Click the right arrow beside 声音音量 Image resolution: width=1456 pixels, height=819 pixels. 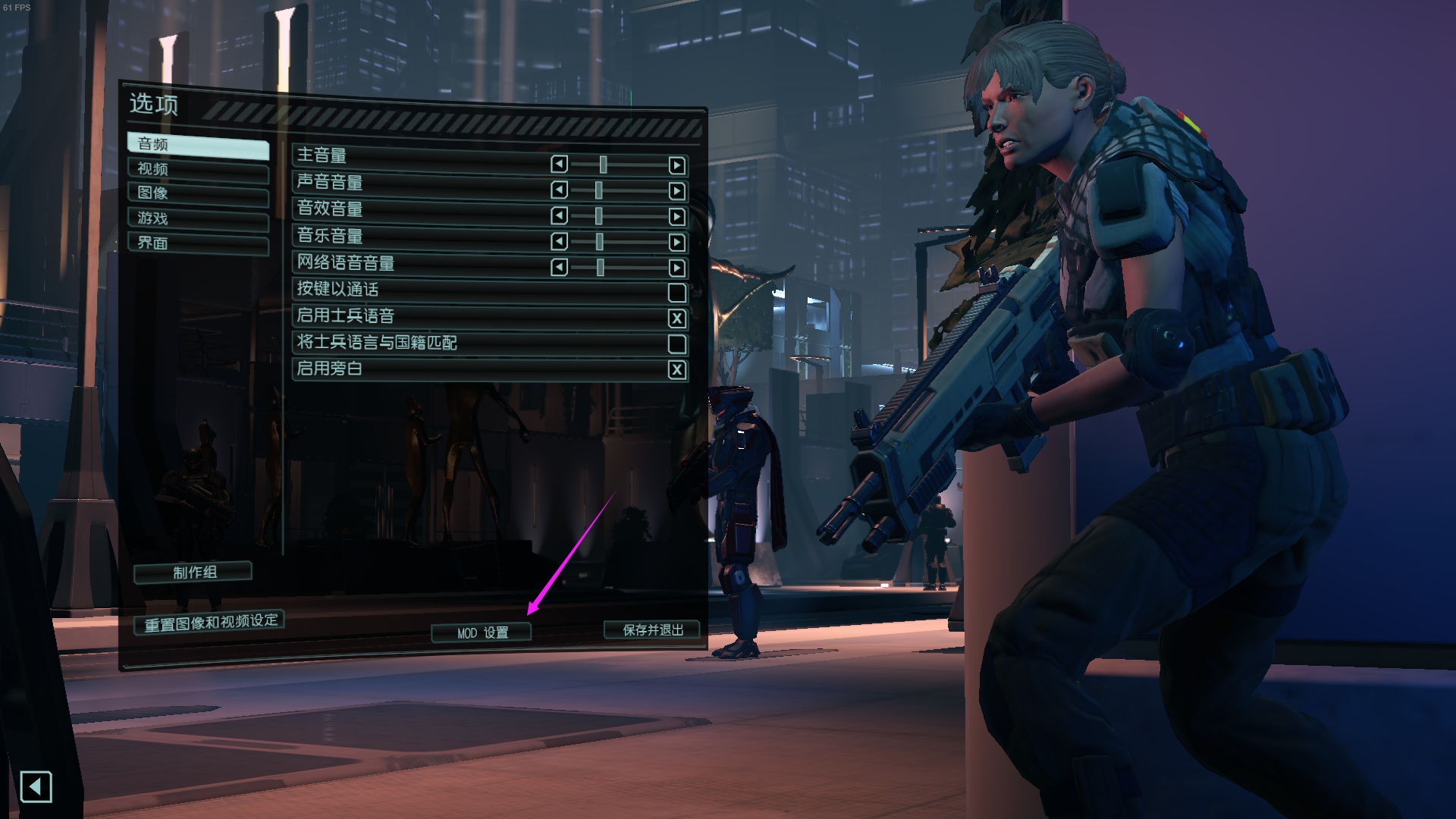(x=677, y=189)
